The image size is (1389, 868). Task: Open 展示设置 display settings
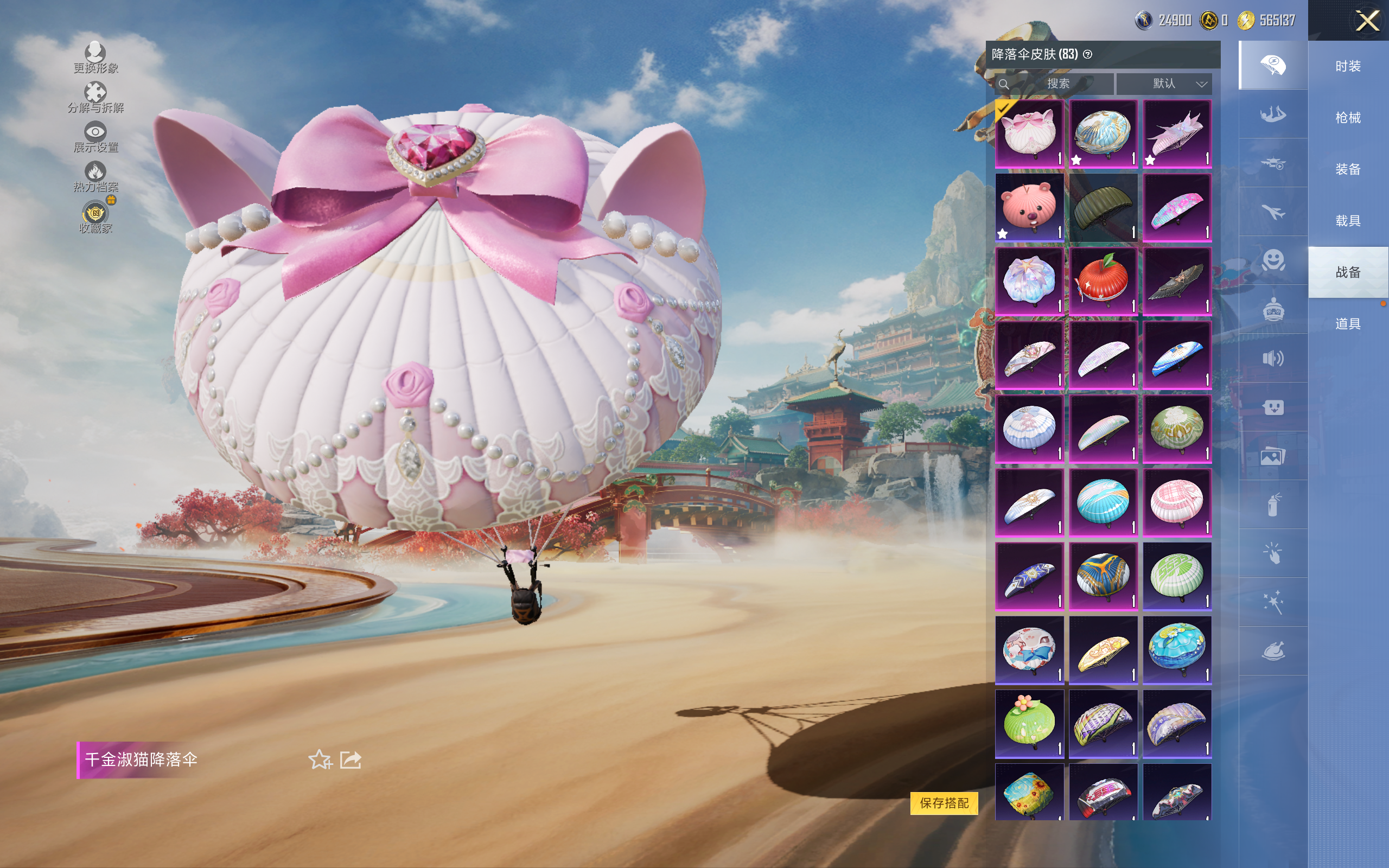pos(95,137)
